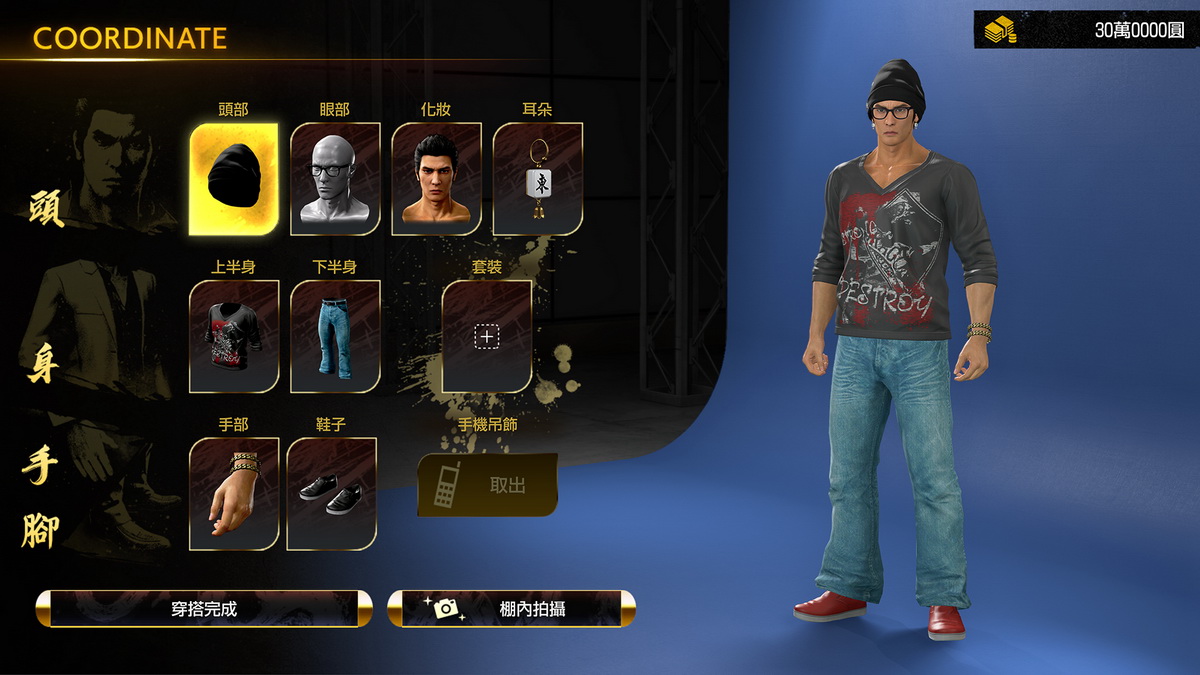
Task: Open 棚內拍攝 studio photo mode
Action: pos(511,608)
